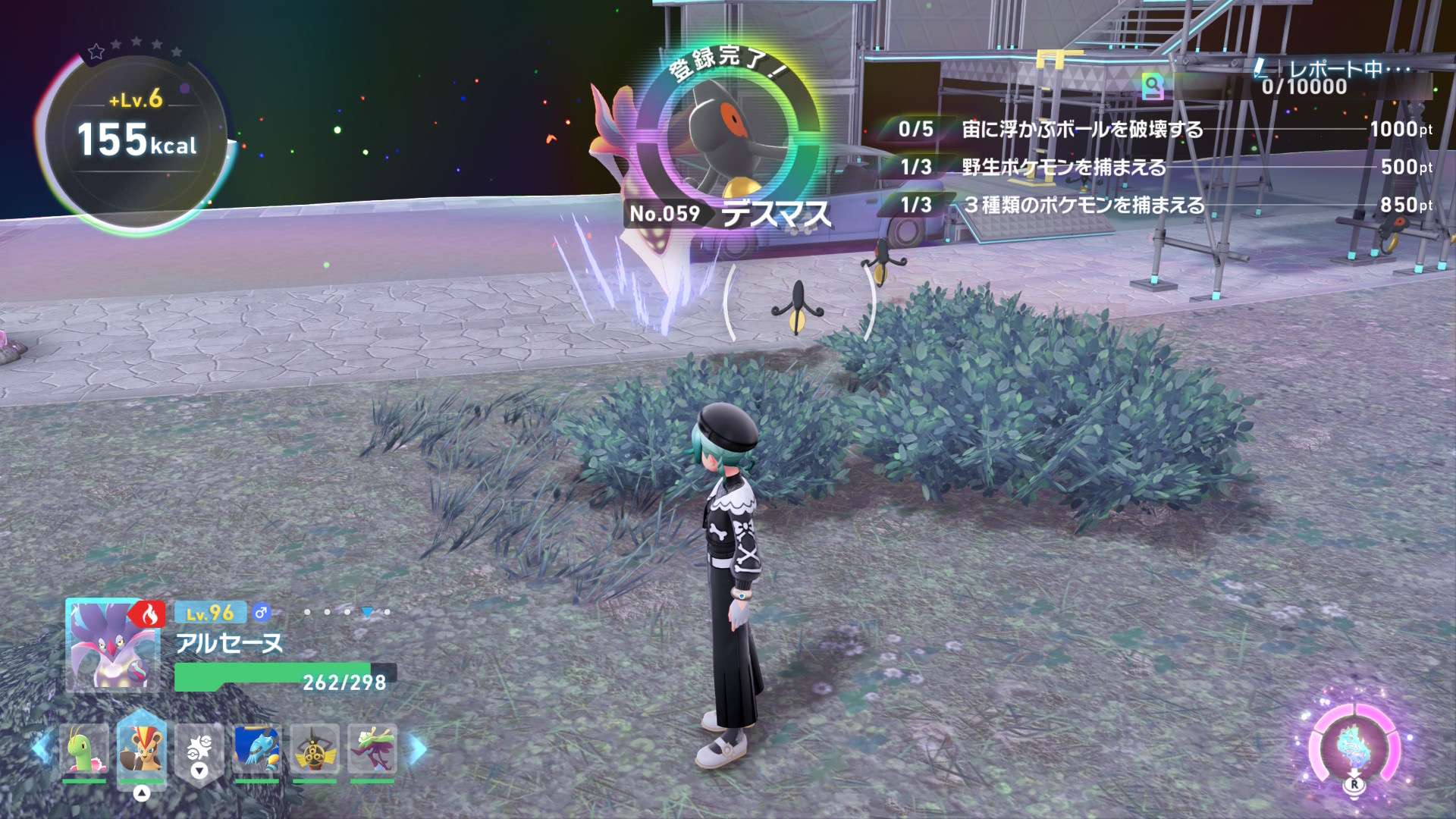The image size is (1456, 819).
Task: Select Meganium in the party bar
Action: [84, 749]
